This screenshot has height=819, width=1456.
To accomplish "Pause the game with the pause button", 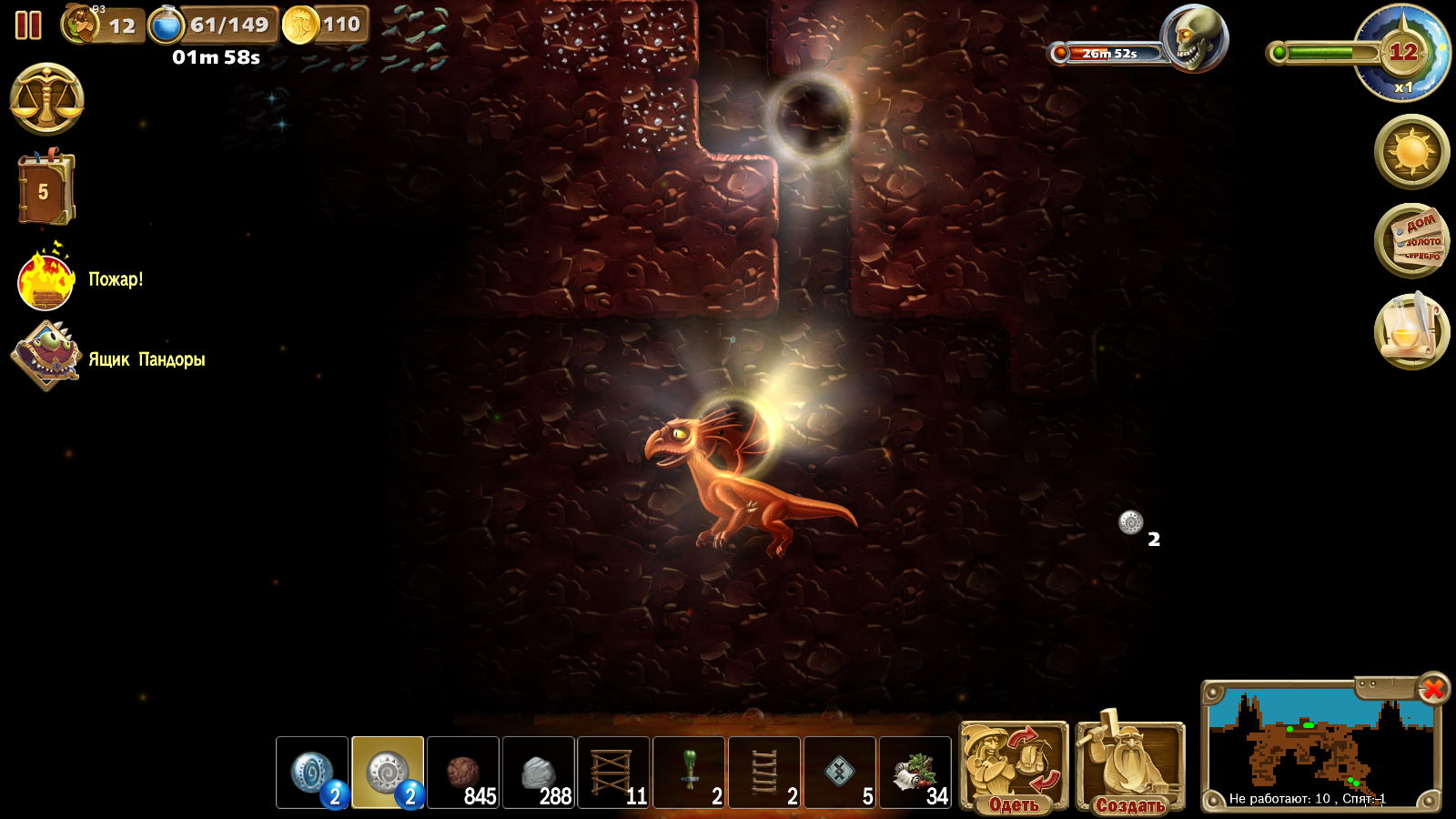I will [28, 25].
